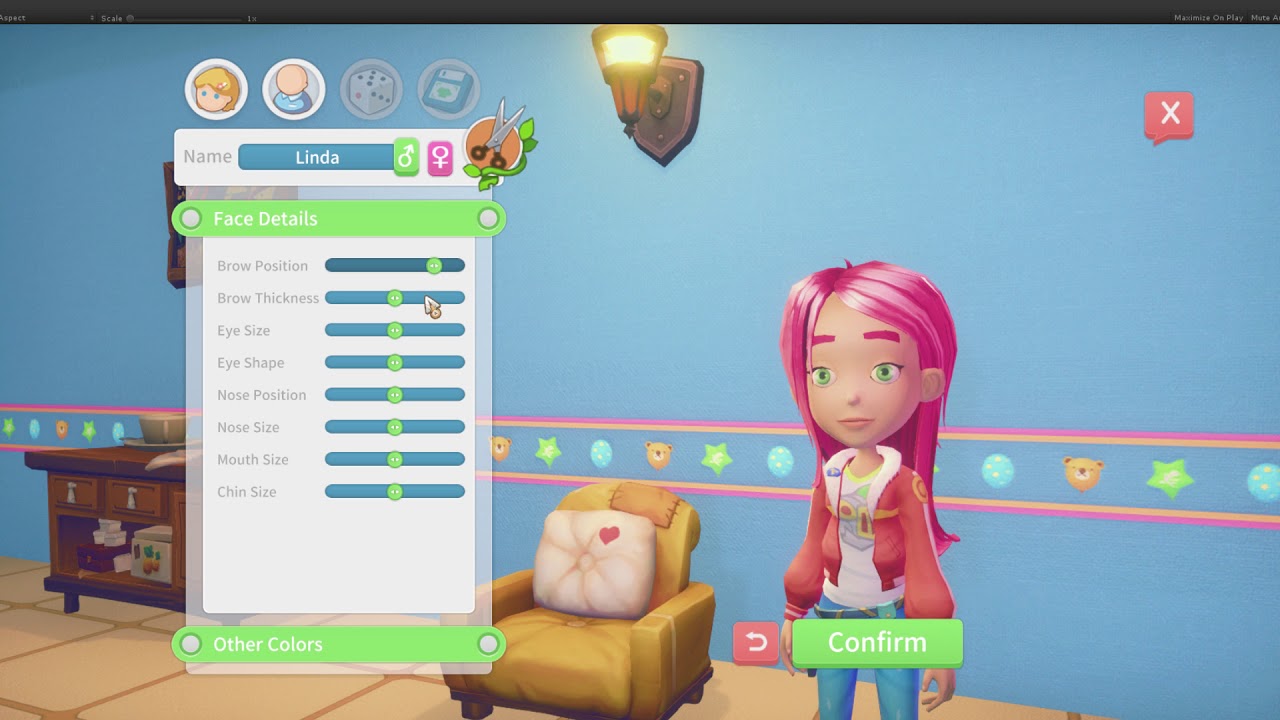The height and width of the screenshot is (720, 1280).
Task: Toggle Maximize On Play in editor toolbar
Action: (1208, 18)
